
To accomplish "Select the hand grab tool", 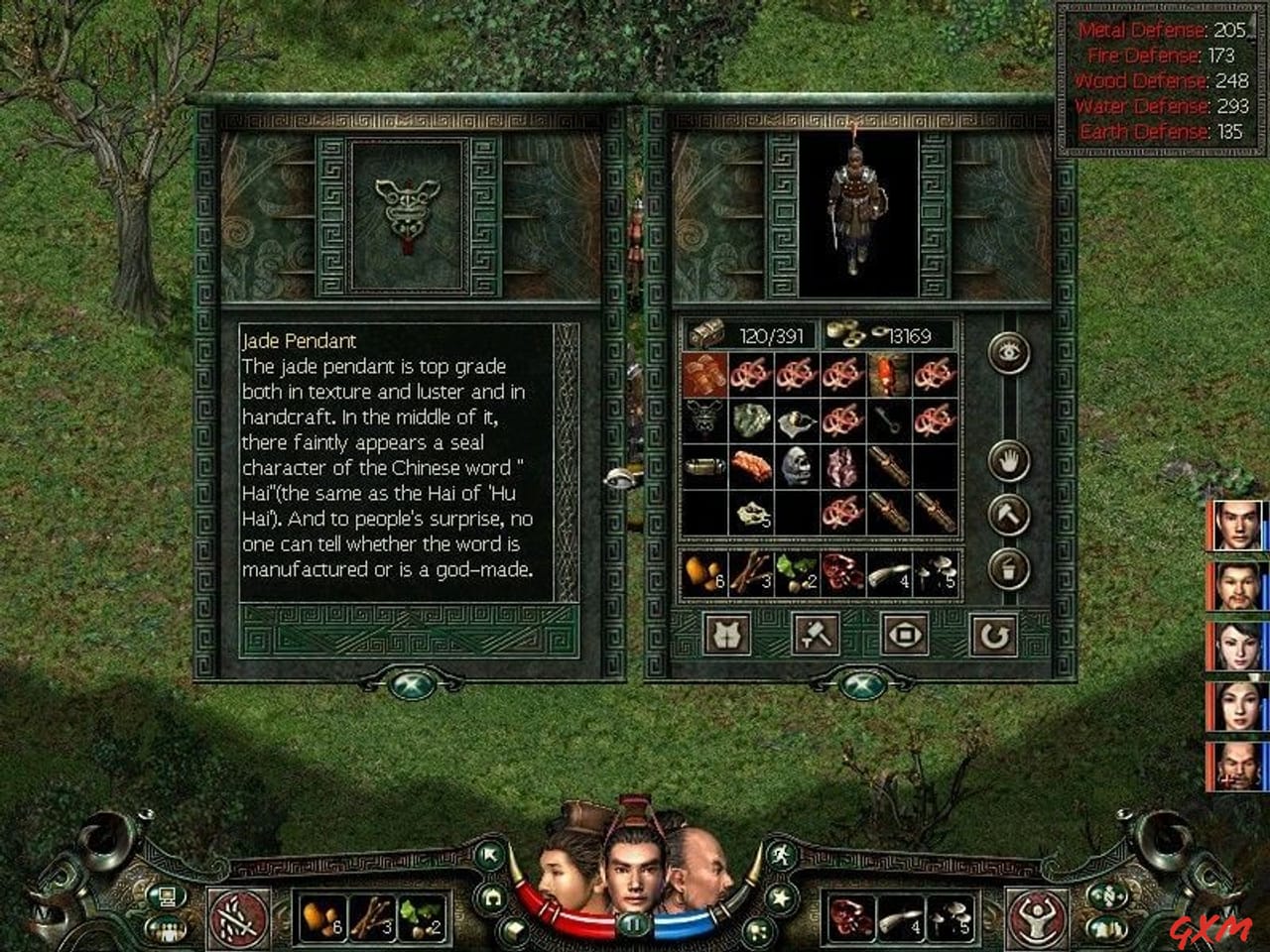I will 1008,459.
